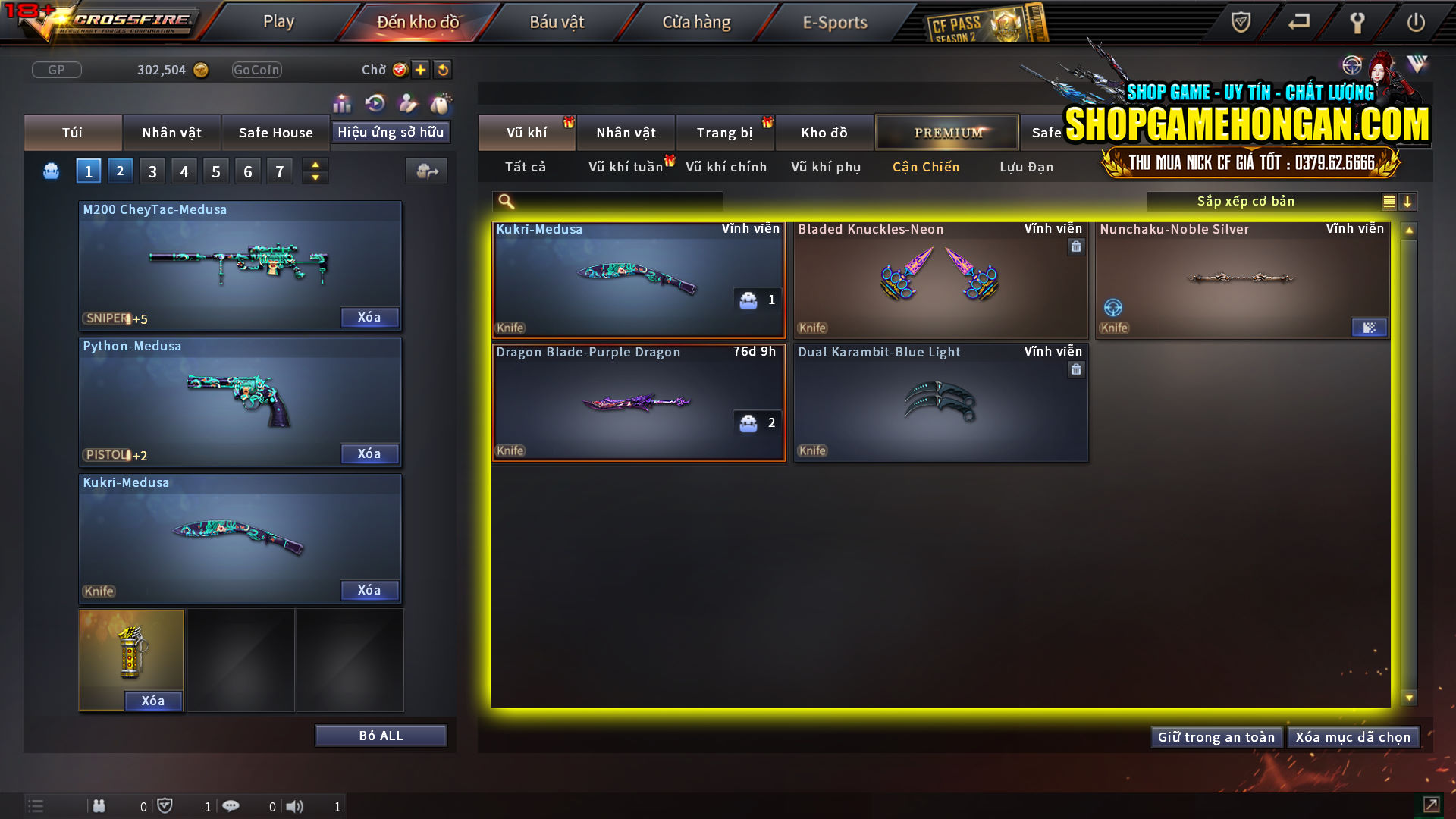Open the character customization icon
The height and width of the screenshot is (819, 1456).
pos(408,102)
